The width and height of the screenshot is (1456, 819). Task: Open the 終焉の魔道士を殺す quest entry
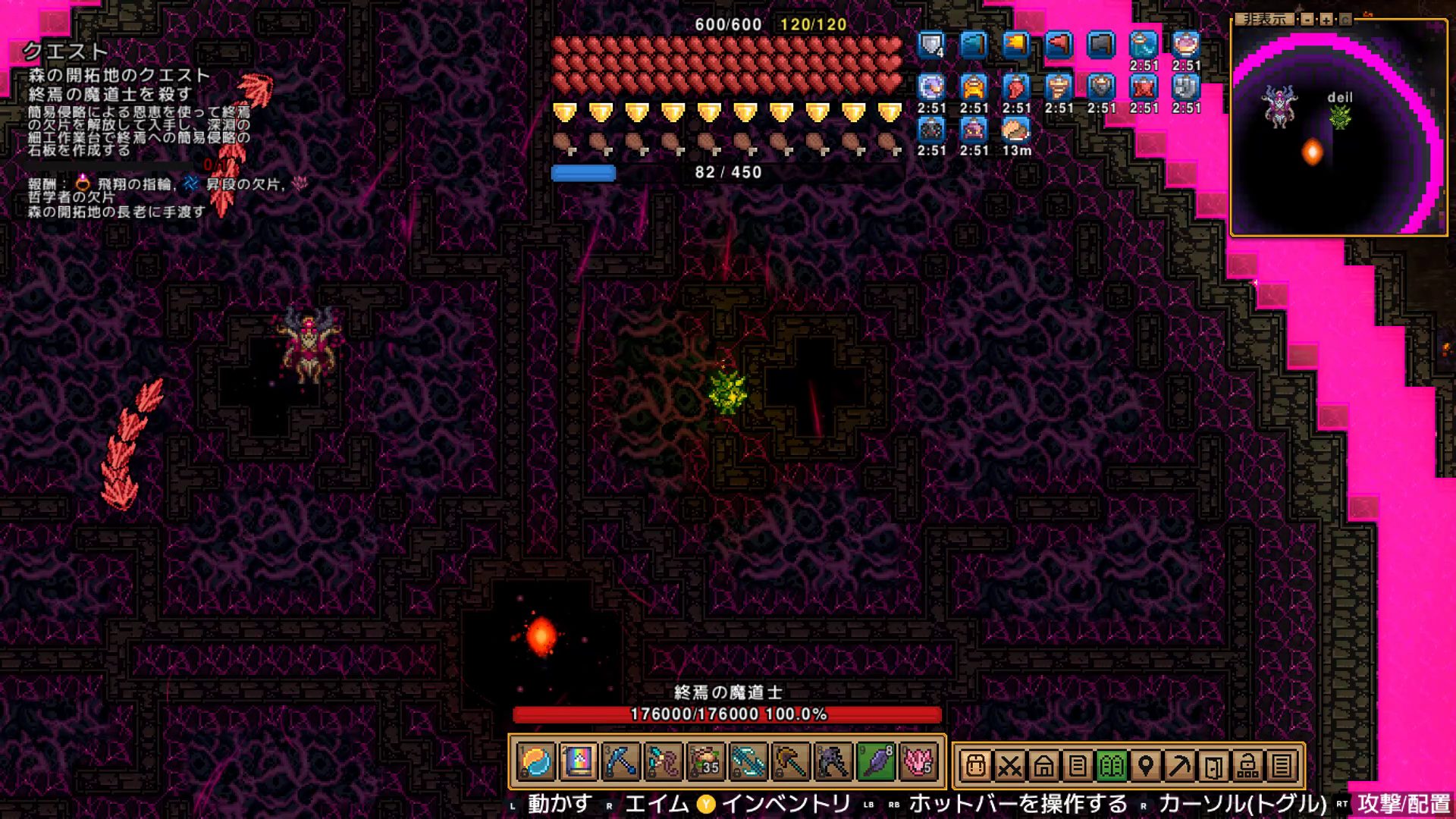[x=110, y=94]
